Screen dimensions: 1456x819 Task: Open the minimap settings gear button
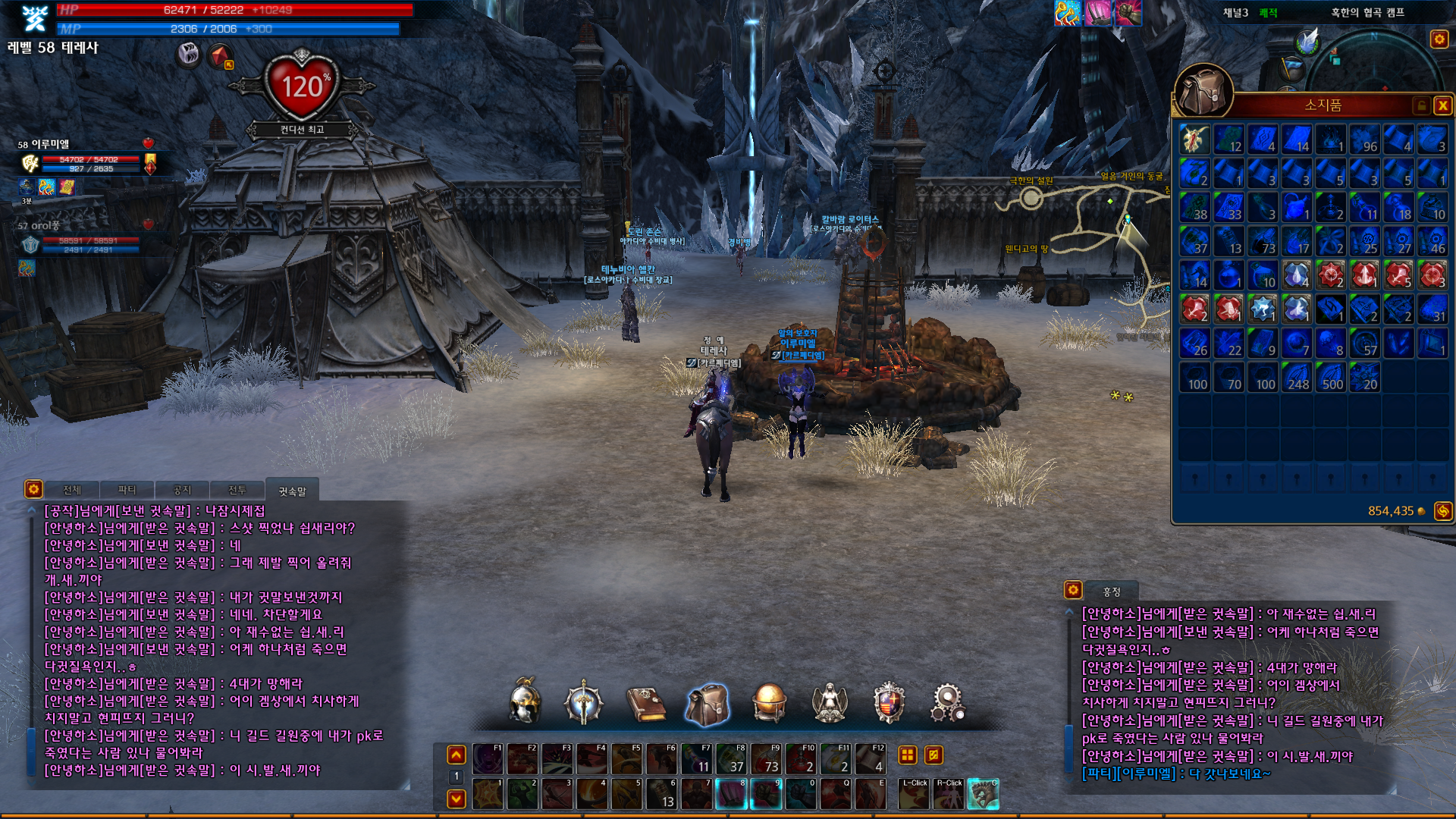tap(1439, 39)
